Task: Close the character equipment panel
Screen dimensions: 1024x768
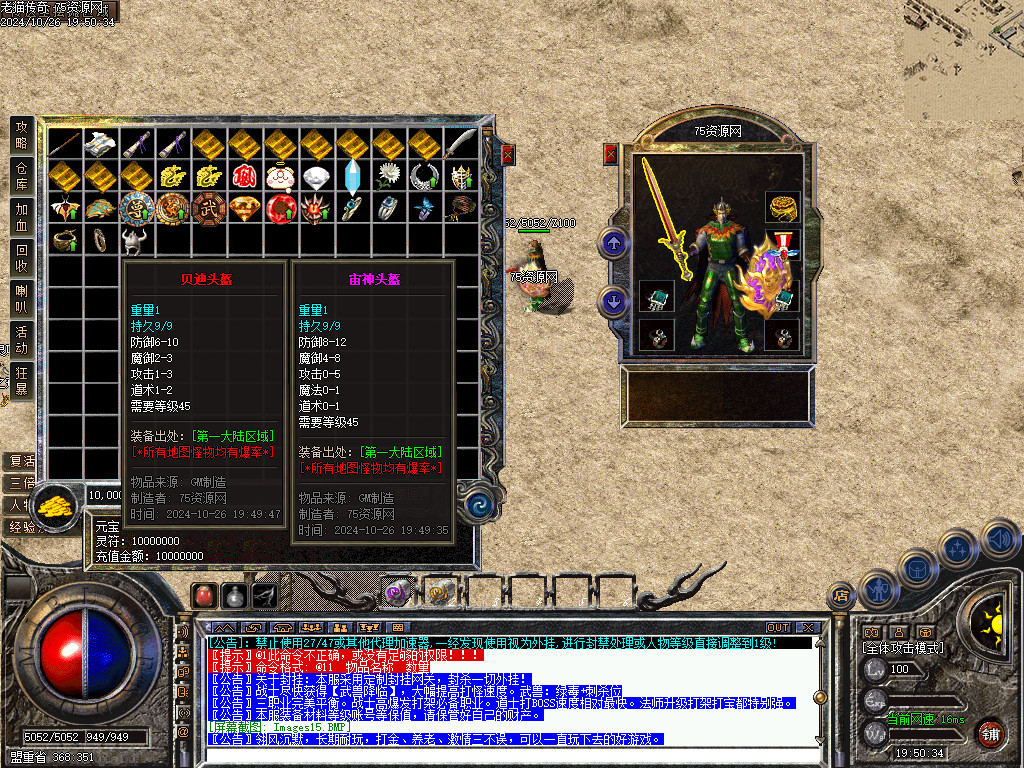Action: tap(611, 154)
